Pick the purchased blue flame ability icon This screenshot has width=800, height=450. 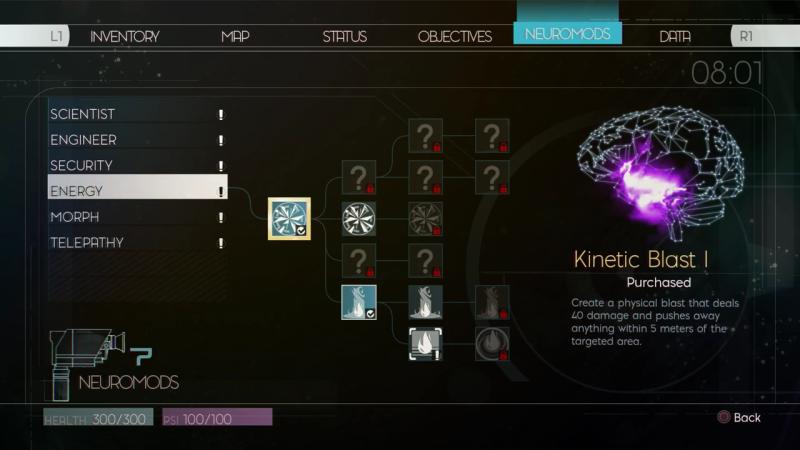tap(358, 301)
